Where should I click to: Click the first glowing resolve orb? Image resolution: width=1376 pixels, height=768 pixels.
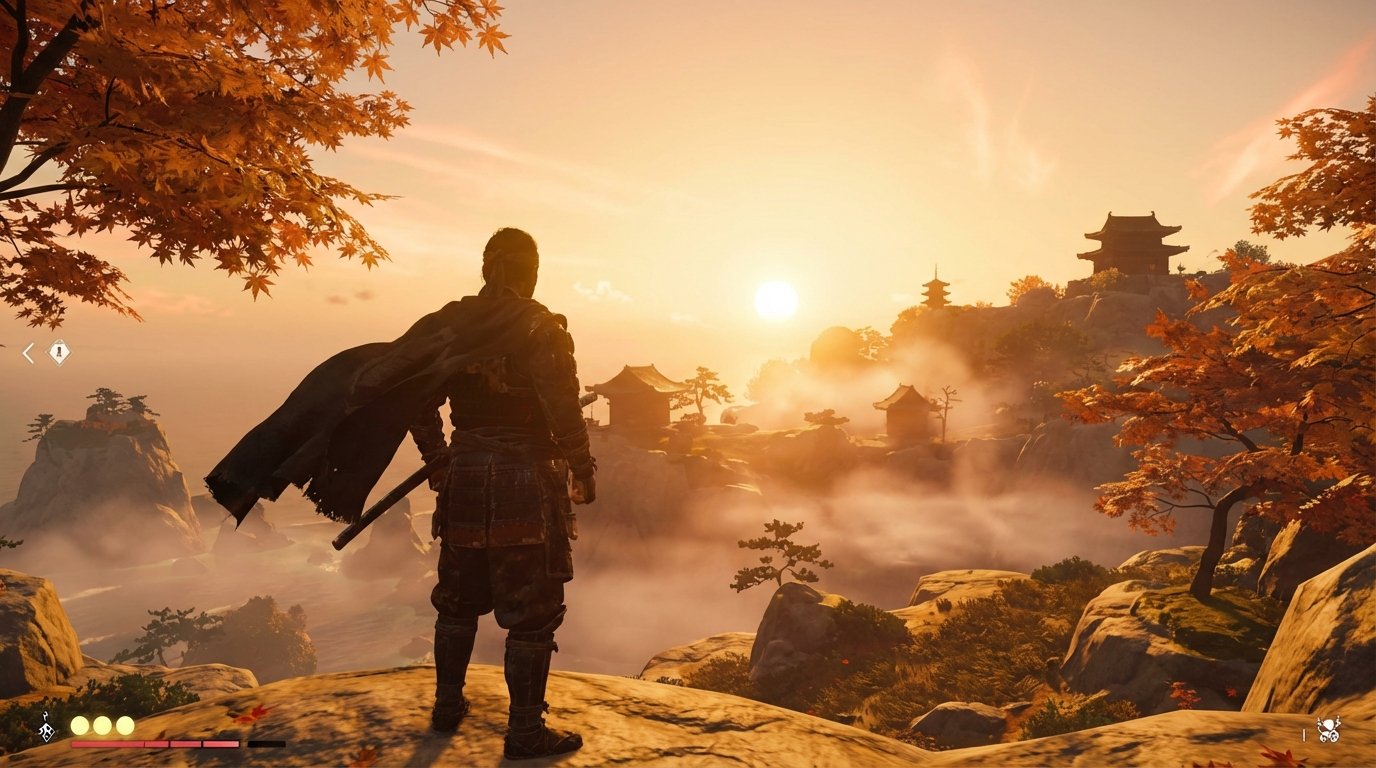79,727
